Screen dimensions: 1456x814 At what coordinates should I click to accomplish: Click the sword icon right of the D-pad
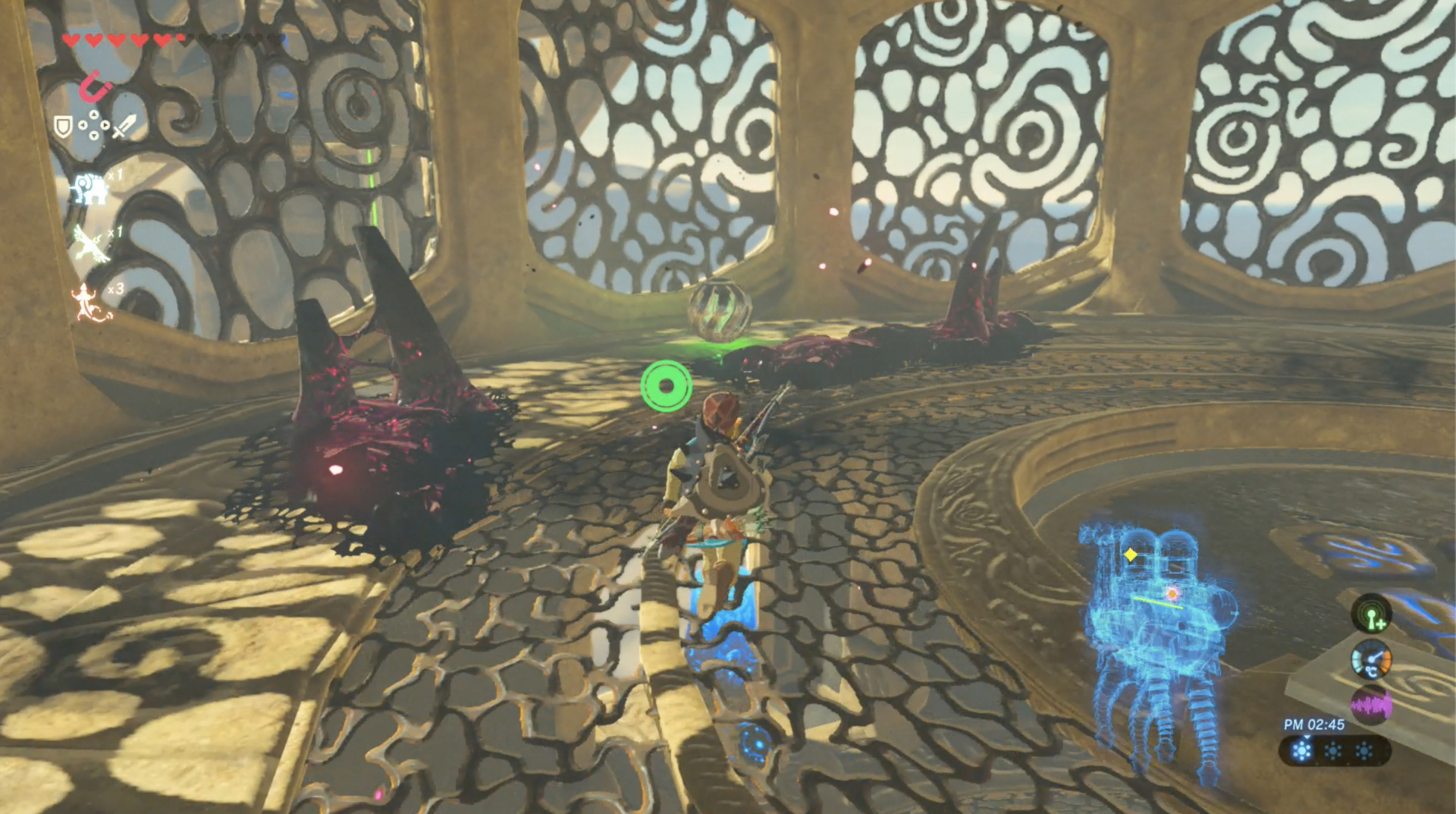tap(123, 127)
